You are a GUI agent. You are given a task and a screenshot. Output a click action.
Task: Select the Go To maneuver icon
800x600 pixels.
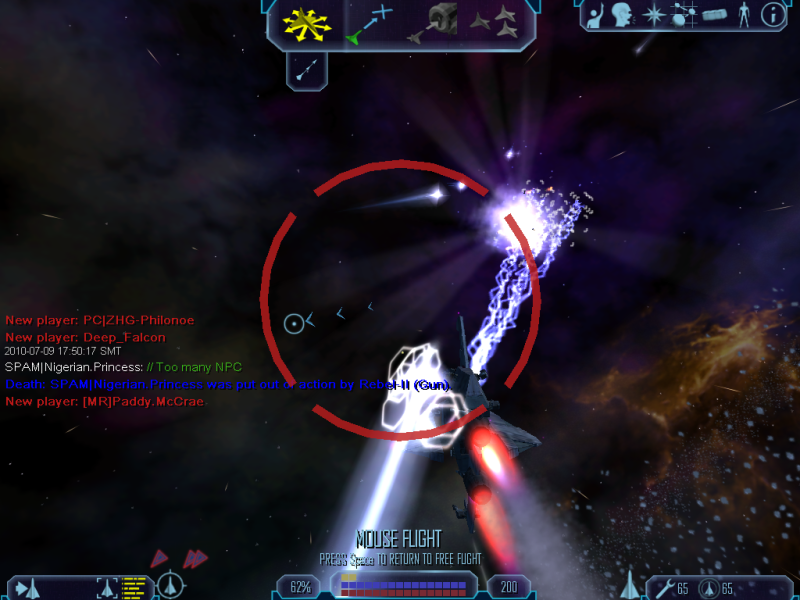point(369,24)
